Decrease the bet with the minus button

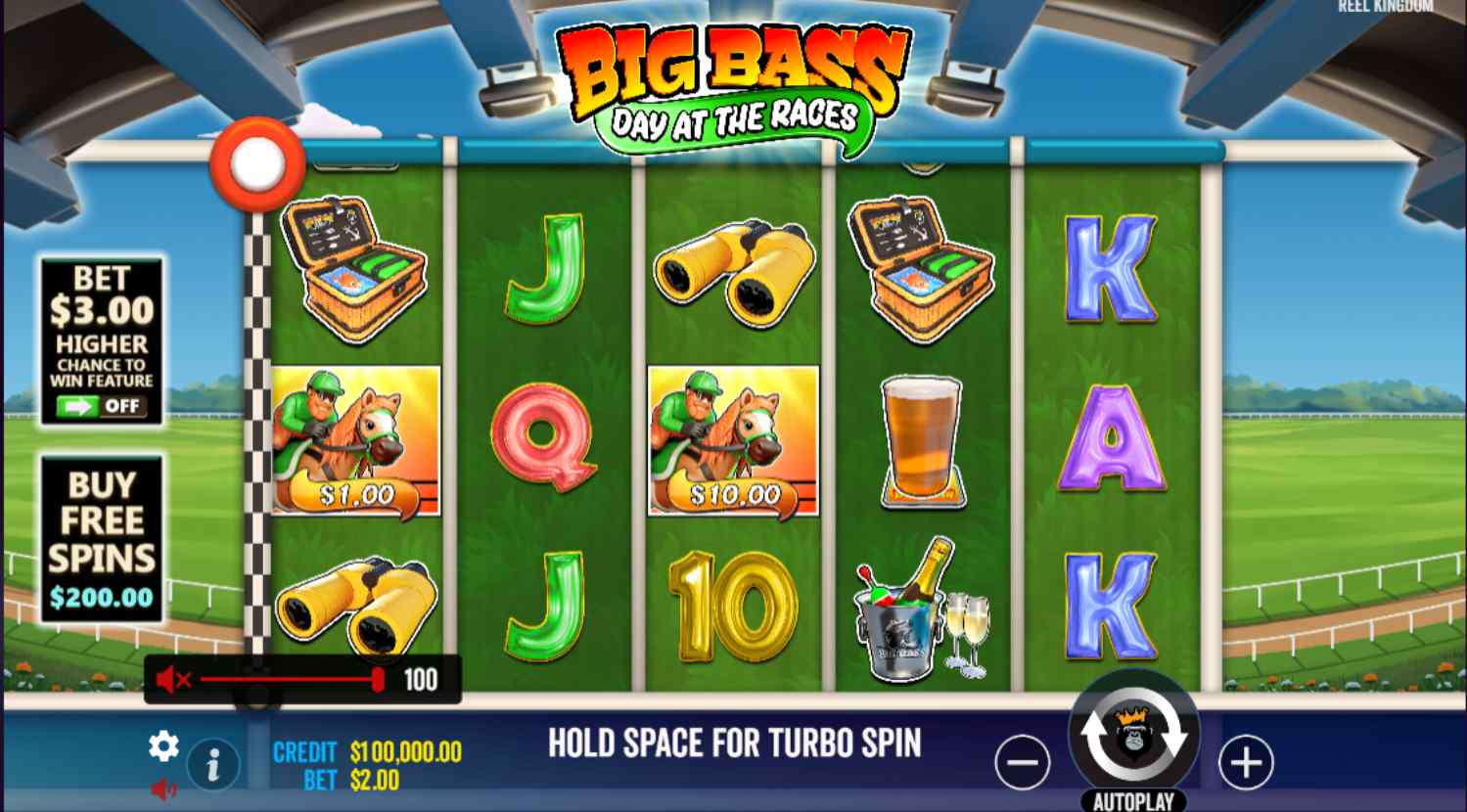[1022, 762]
